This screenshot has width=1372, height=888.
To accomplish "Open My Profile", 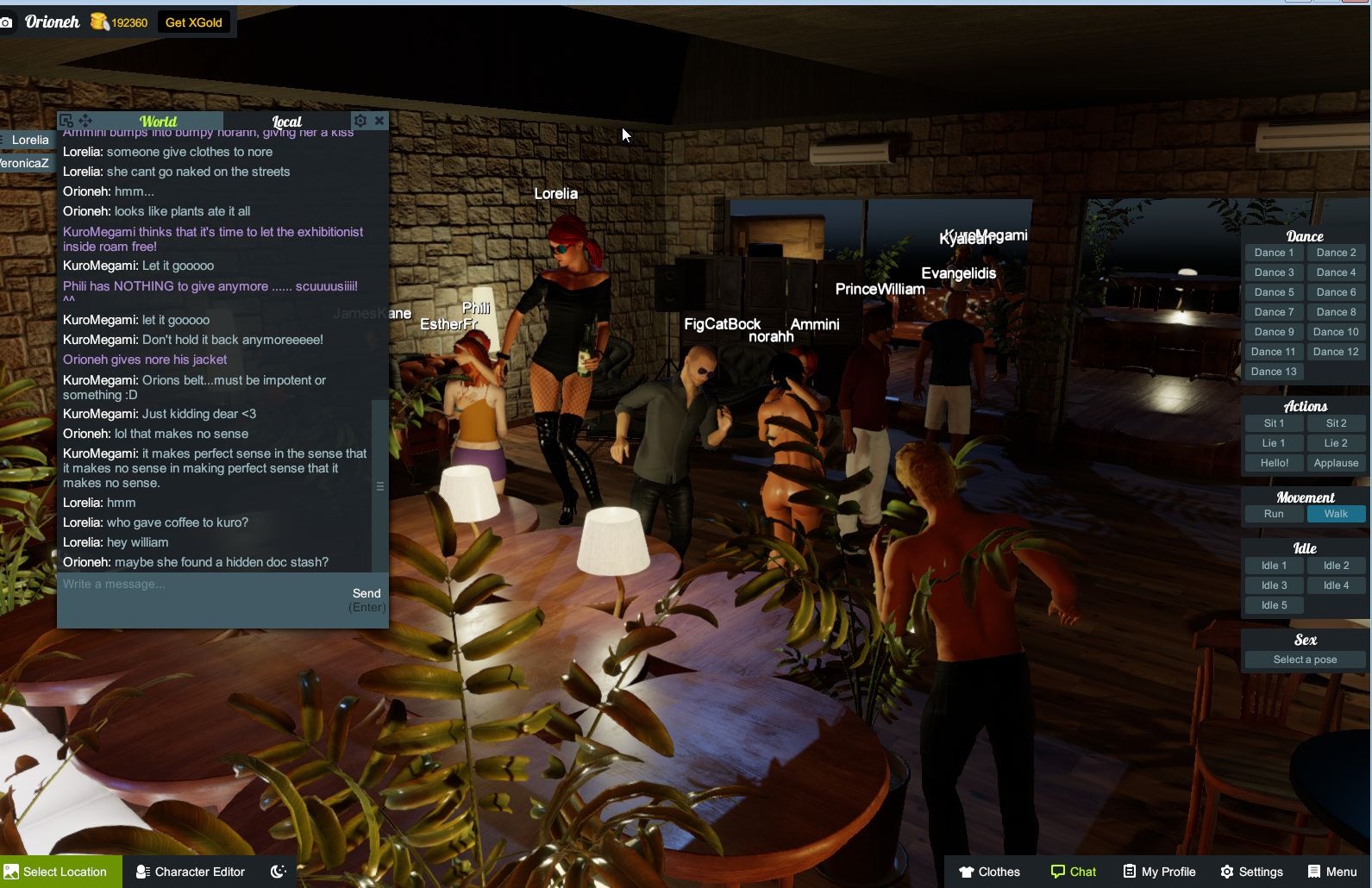I will click(1159, 872).
